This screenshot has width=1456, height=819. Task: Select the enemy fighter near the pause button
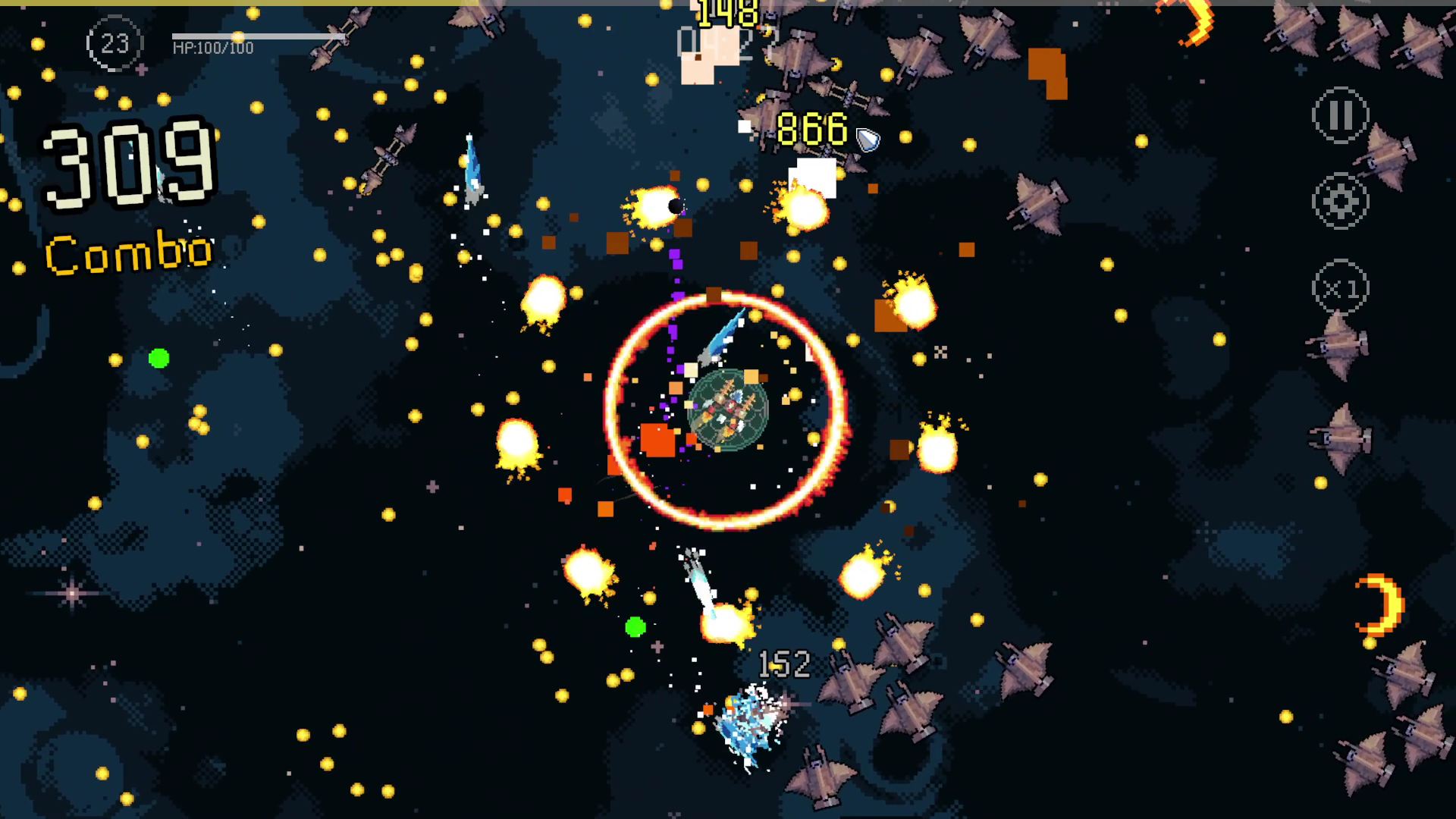click(x=1385, y=157)
